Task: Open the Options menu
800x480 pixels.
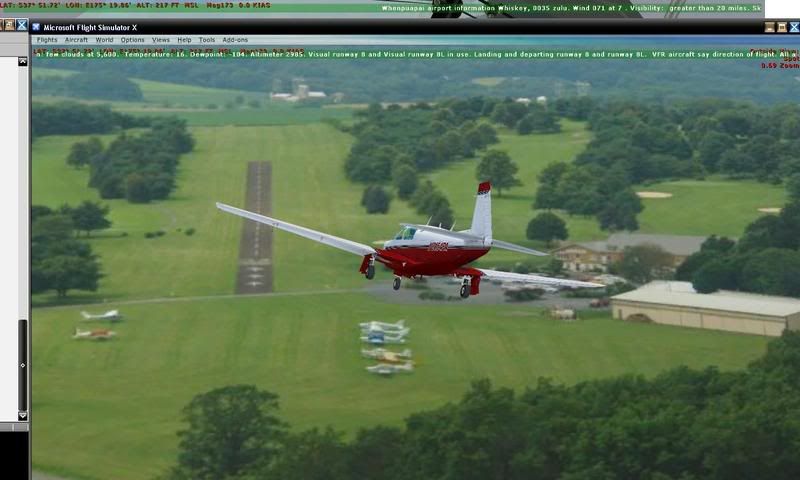Action: tap(132, 40)
